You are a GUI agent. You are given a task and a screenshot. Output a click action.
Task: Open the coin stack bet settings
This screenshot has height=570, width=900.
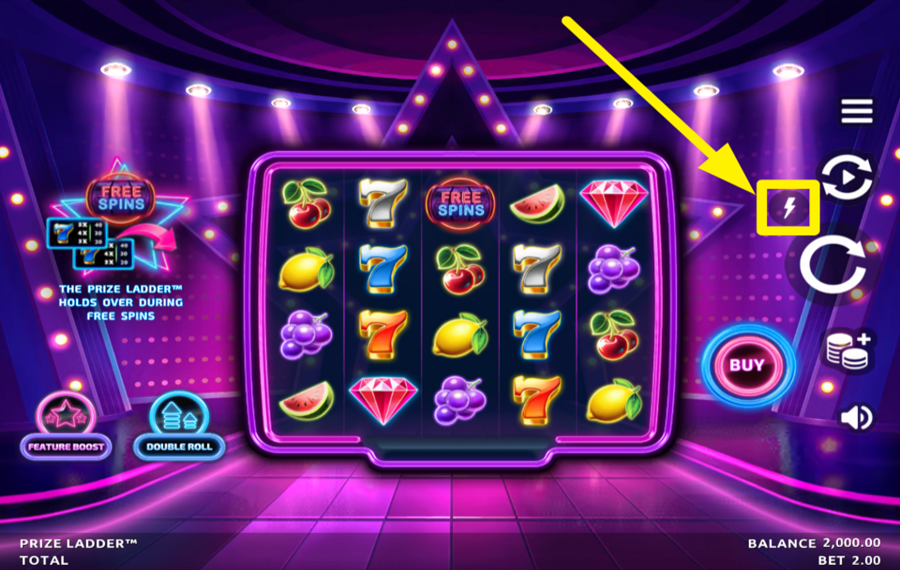click(847, 351)
